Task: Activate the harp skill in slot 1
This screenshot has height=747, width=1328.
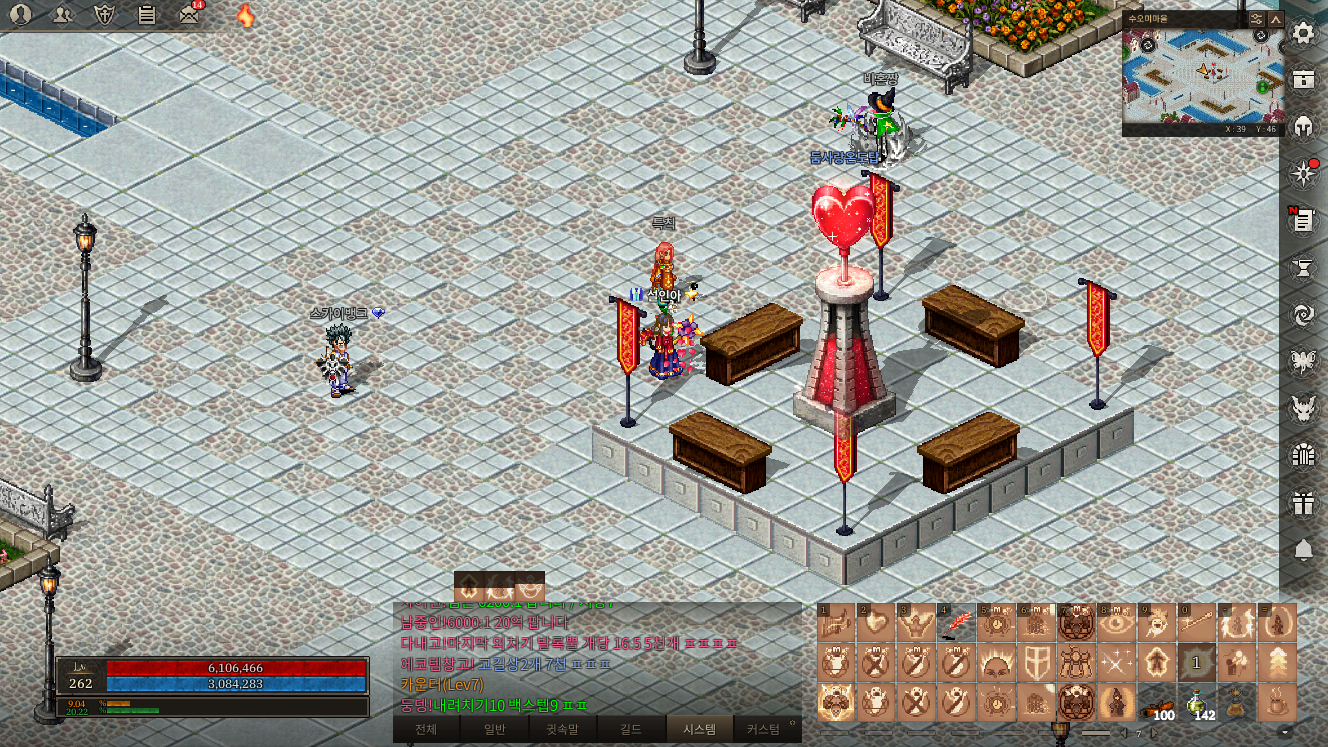Action: pyautogui.click(x=836, y=622)
